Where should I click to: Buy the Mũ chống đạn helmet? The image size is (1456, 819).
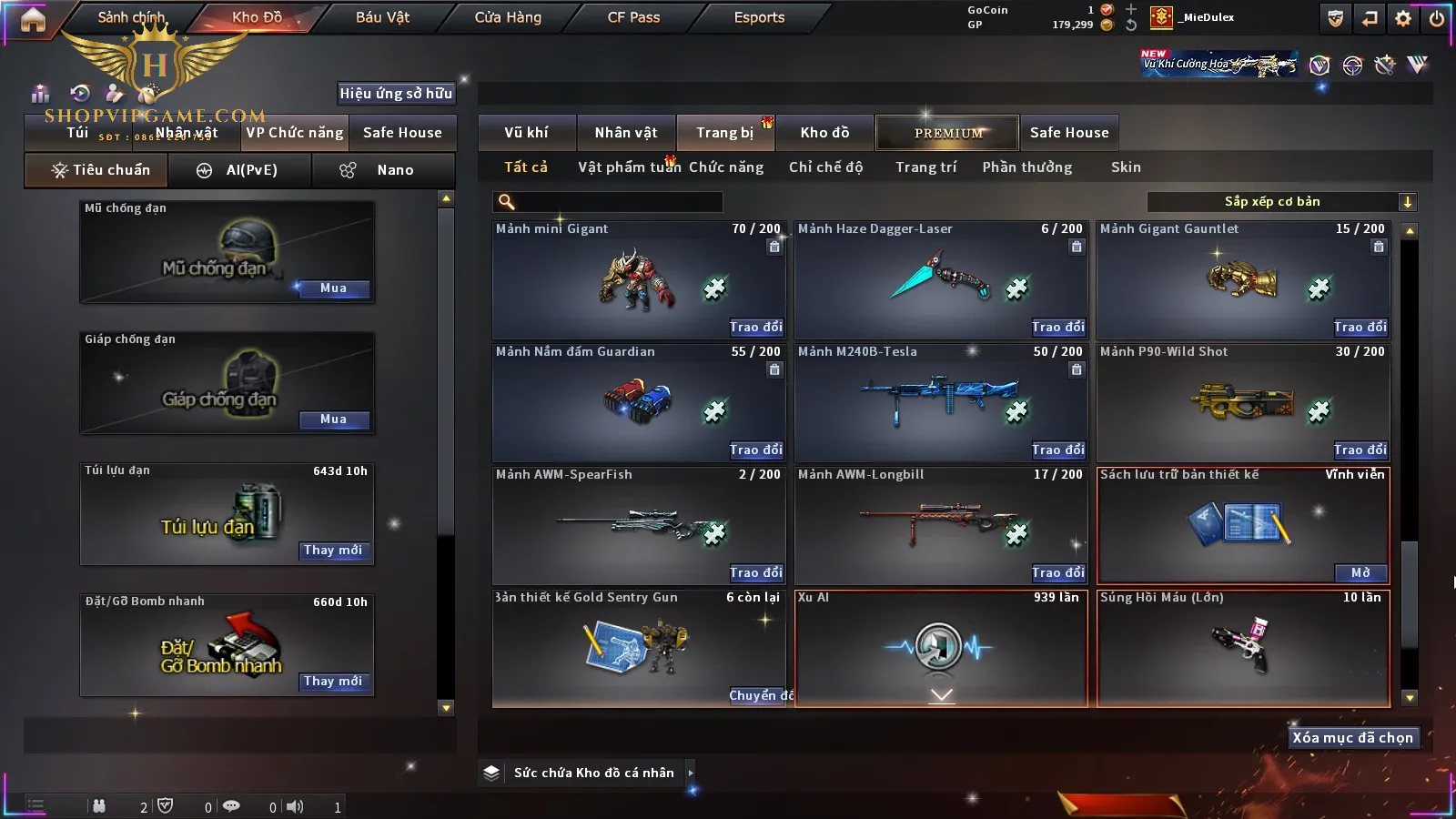click(333, 288)
